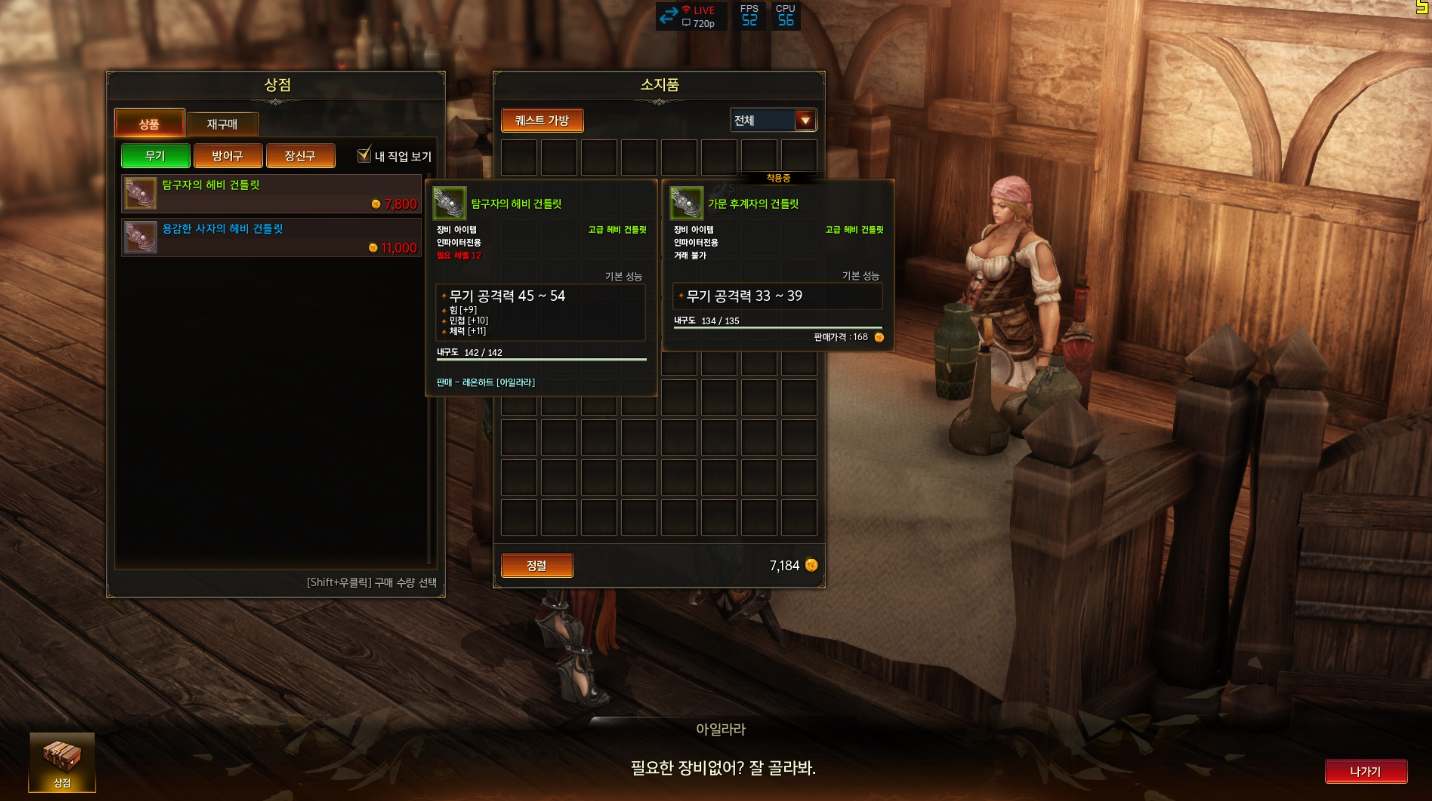1432x801 pixels.
Task: Select 탐구자의 헤비 건틀릿 priced 7,800
Action: (272, 194)
